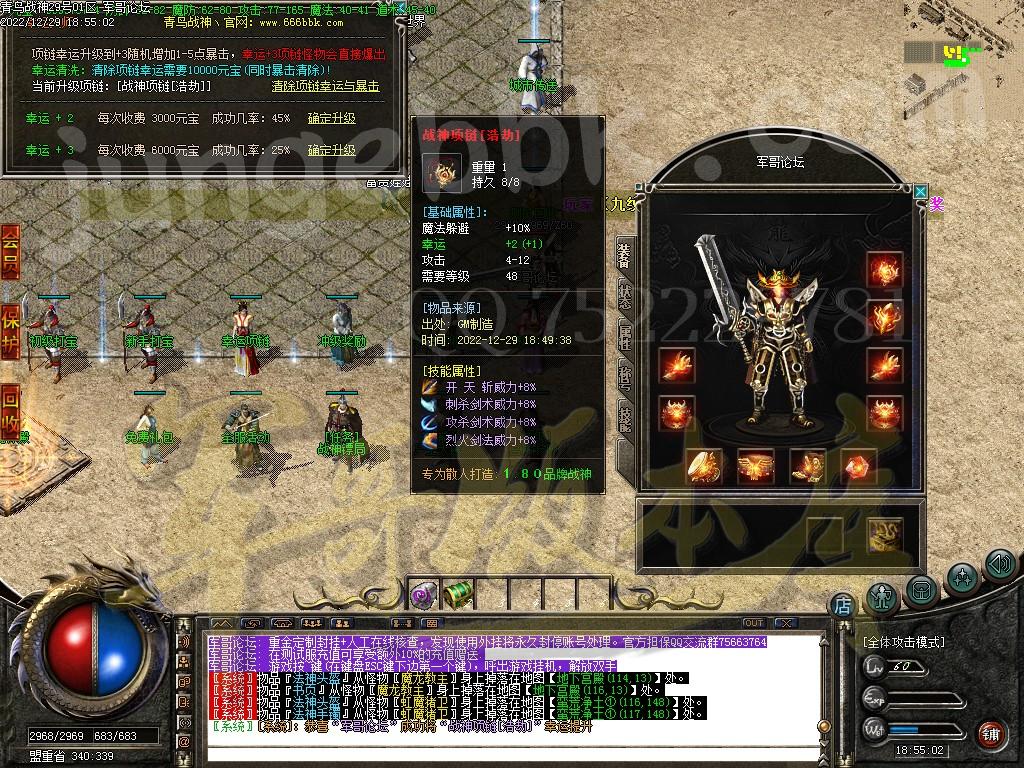Confirm upgrade to Luck +3
This screenshot has width=1024, height=768.
(331, 150)
